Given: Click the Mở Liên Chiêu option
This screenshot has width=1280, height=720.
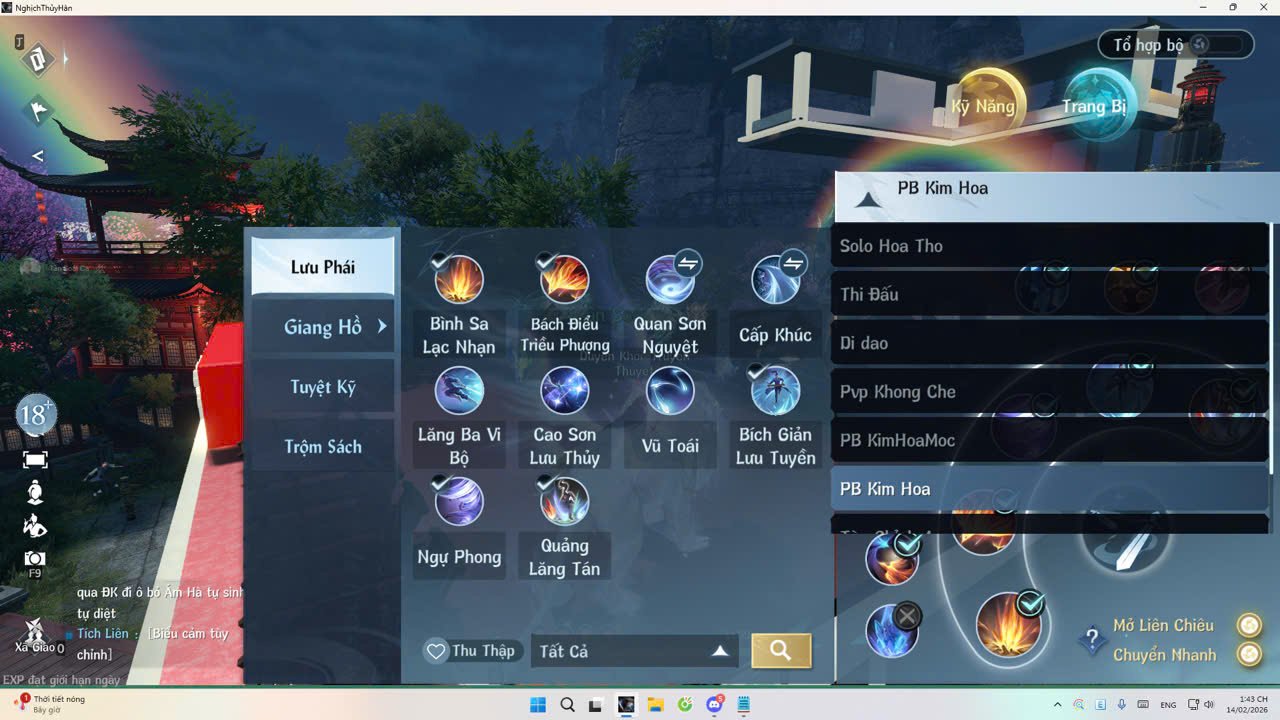Looking at the screenshot, I should 1162,624.
